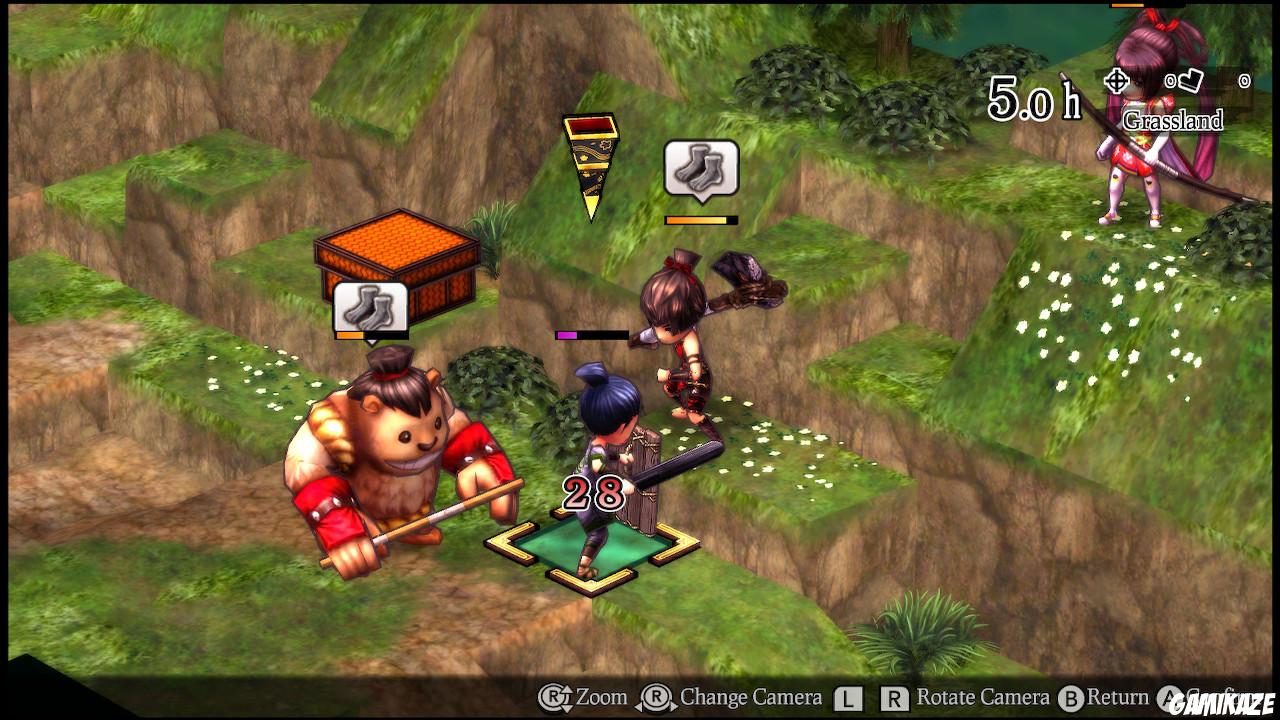This screenshot has width=1280, height=720.
Task: Click the crosshair targeting icon in the HUD
Action: pos(1116,81)
